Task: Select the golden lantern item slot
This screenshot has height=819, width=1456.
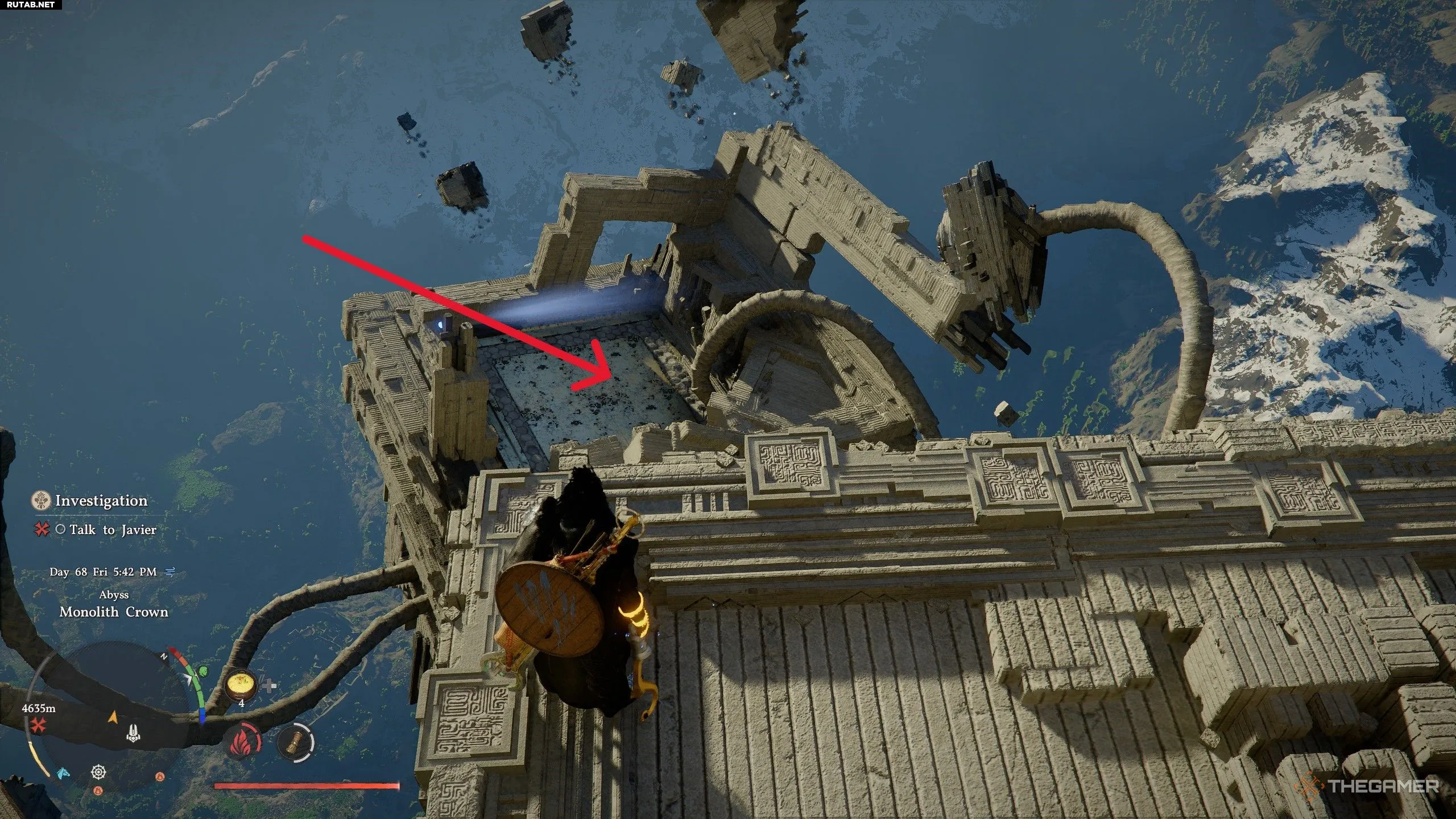Action: 296,743
